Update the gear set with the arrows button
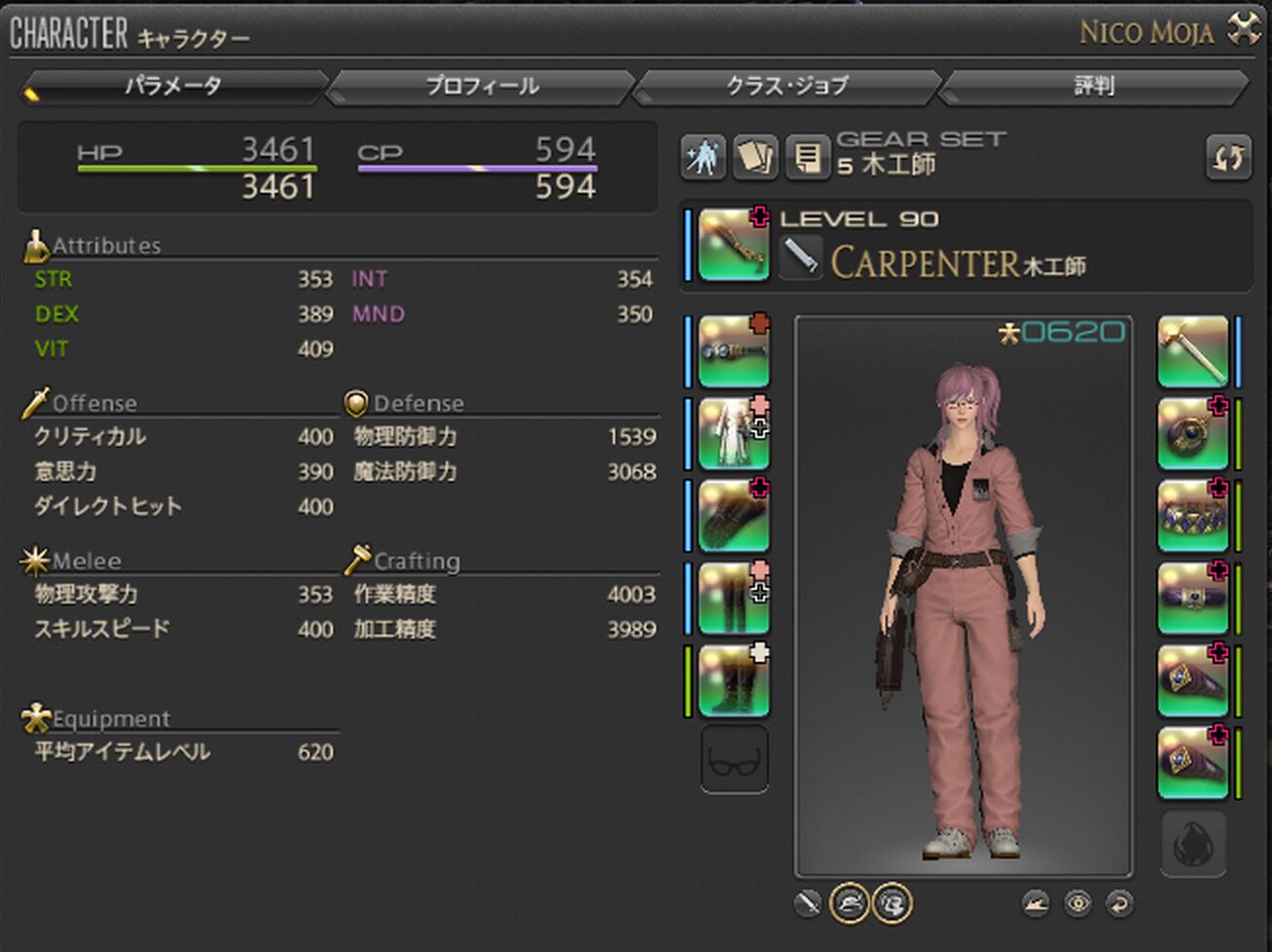The width and height of the screenshot is (1272, 952). (1228, 158)
